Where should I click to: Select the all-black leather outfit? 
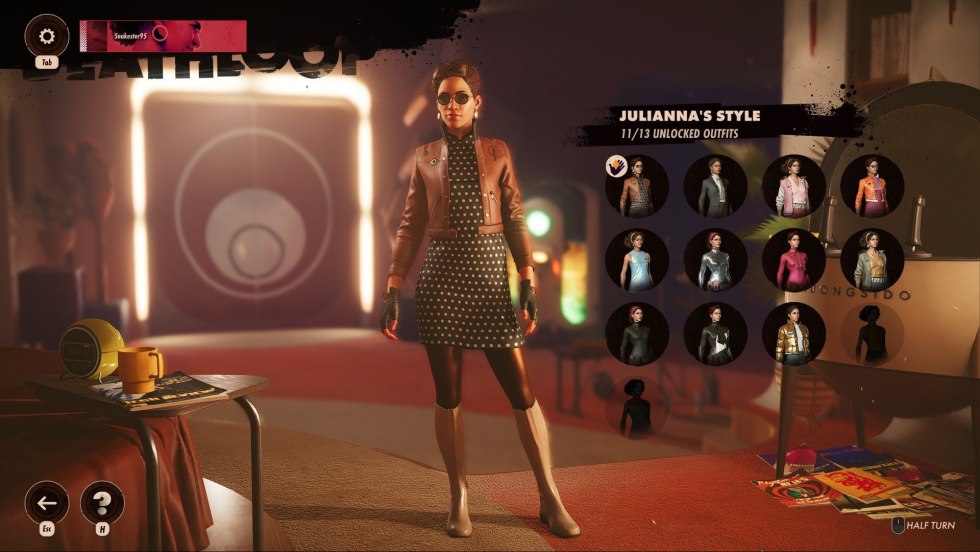[x=637, y=334]
